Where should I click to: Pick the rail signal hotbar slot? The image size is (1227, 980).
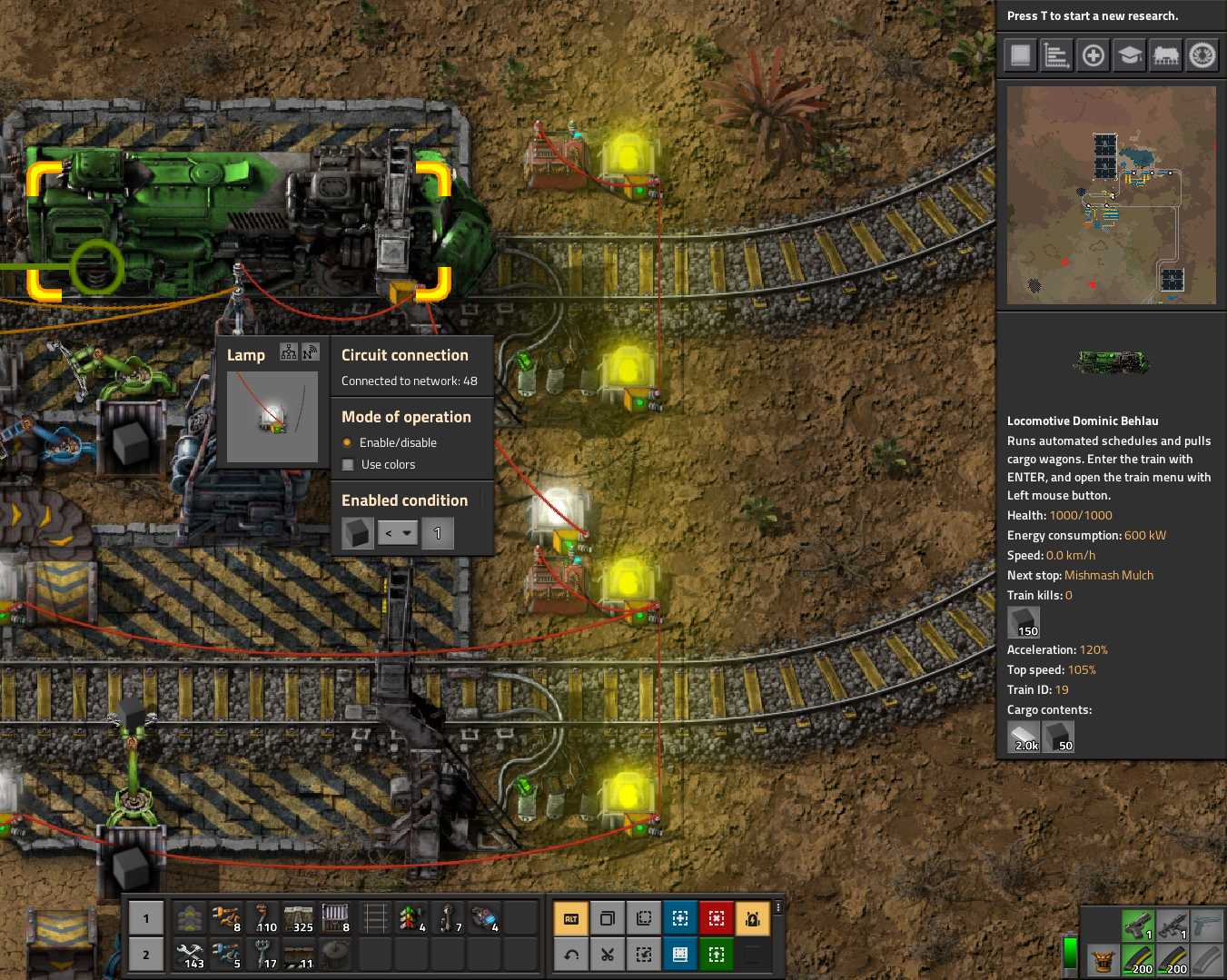[x=409, y=918]
